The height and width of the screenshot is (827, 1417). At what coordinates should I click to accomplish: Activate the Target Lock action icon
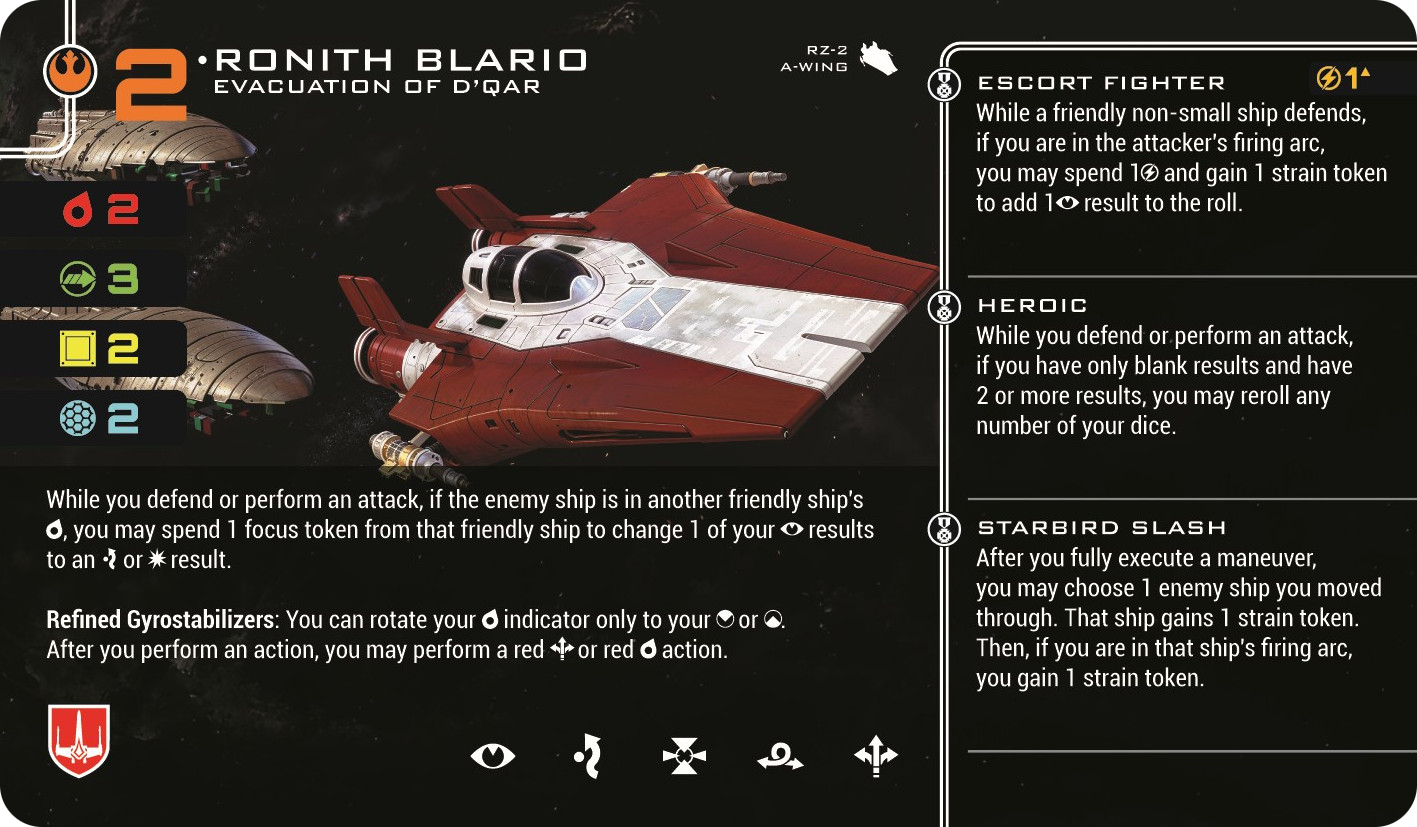tap(684, 756)
